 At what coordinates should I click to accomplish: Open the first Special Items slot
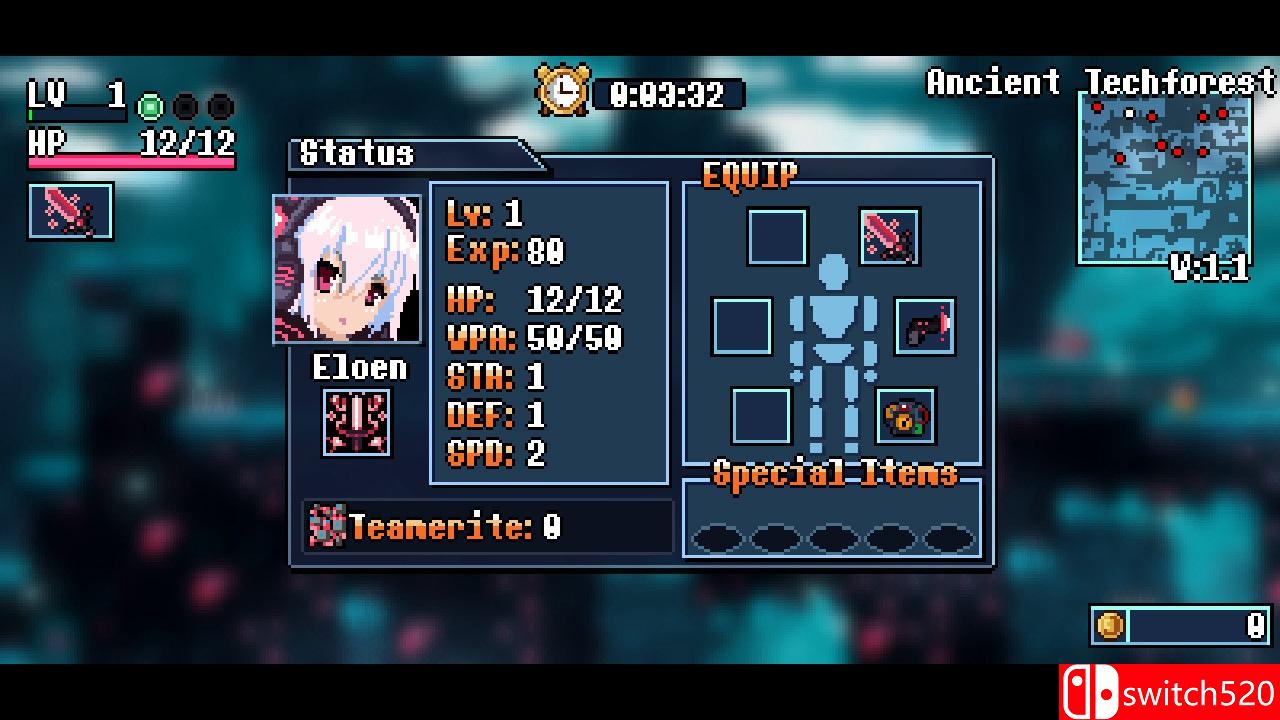718,537
